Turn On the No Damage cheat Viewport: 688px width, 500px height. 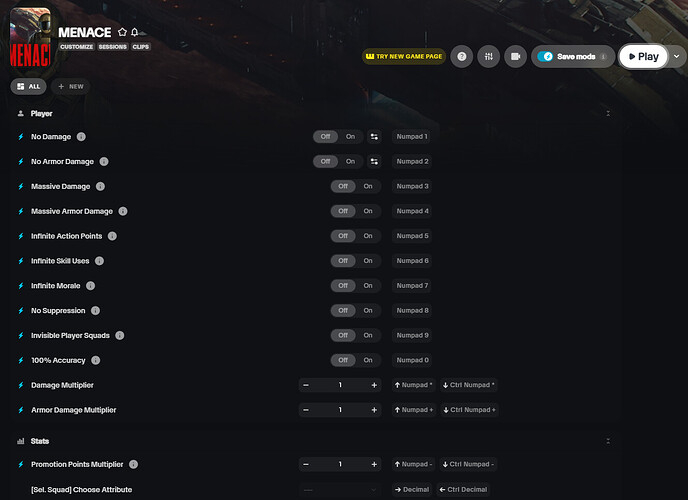350,136
